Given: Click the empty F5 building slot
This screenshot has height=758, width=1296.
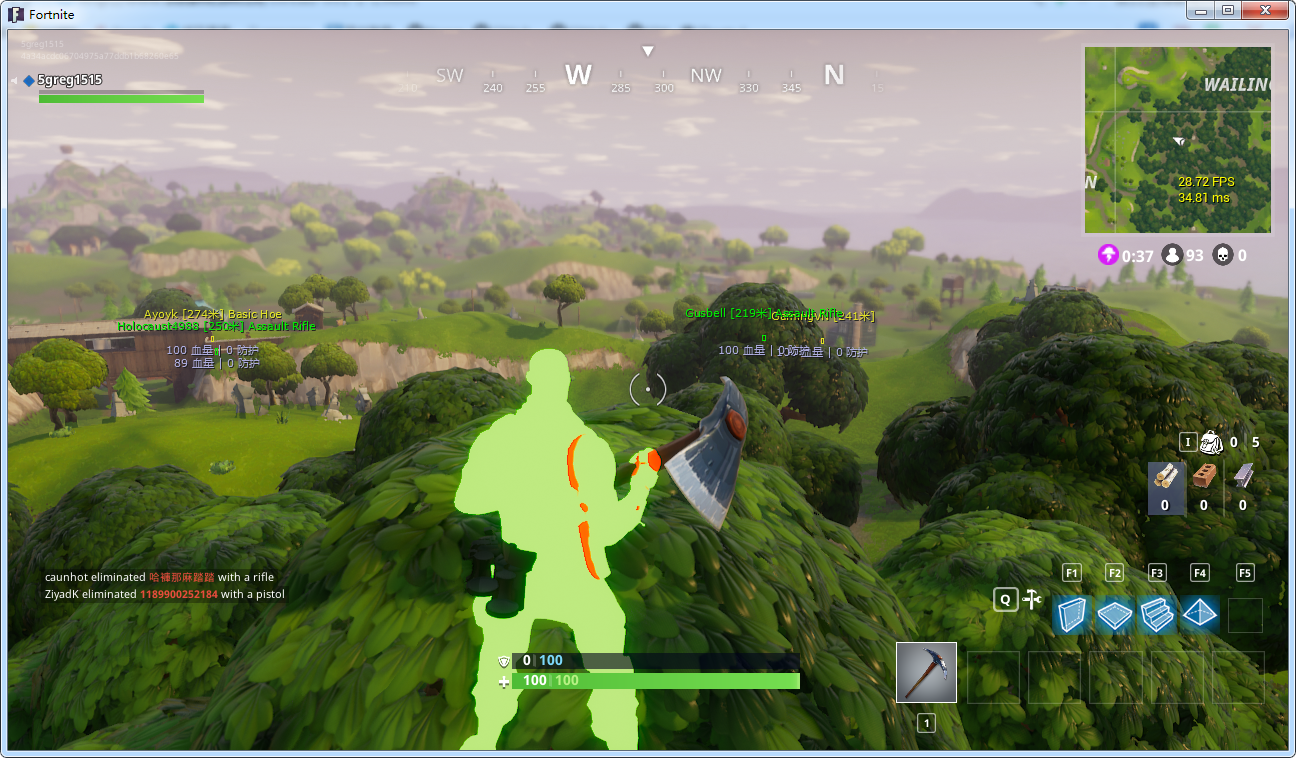Looking at the screenshot, I should point(1244,615).
